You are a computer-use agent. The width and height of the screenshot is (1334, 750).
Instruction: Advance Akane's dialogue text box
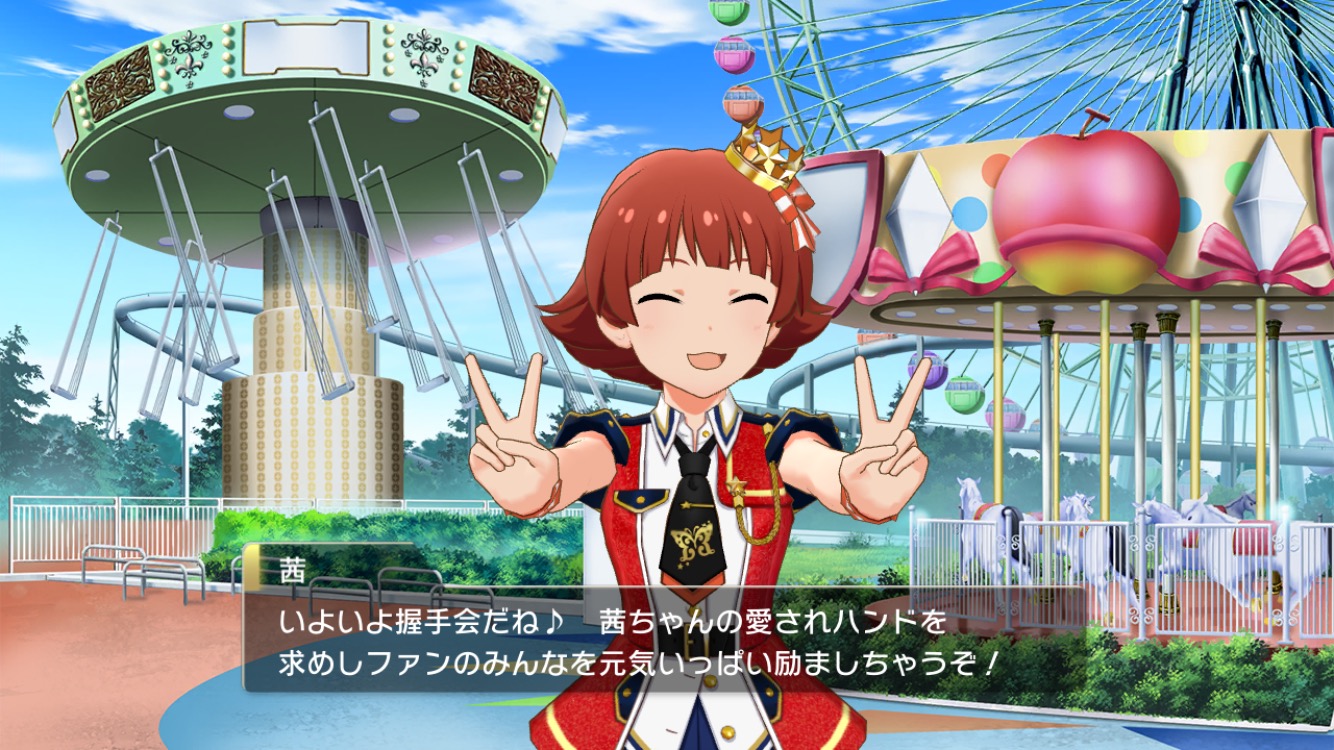(x=640, y=641)
